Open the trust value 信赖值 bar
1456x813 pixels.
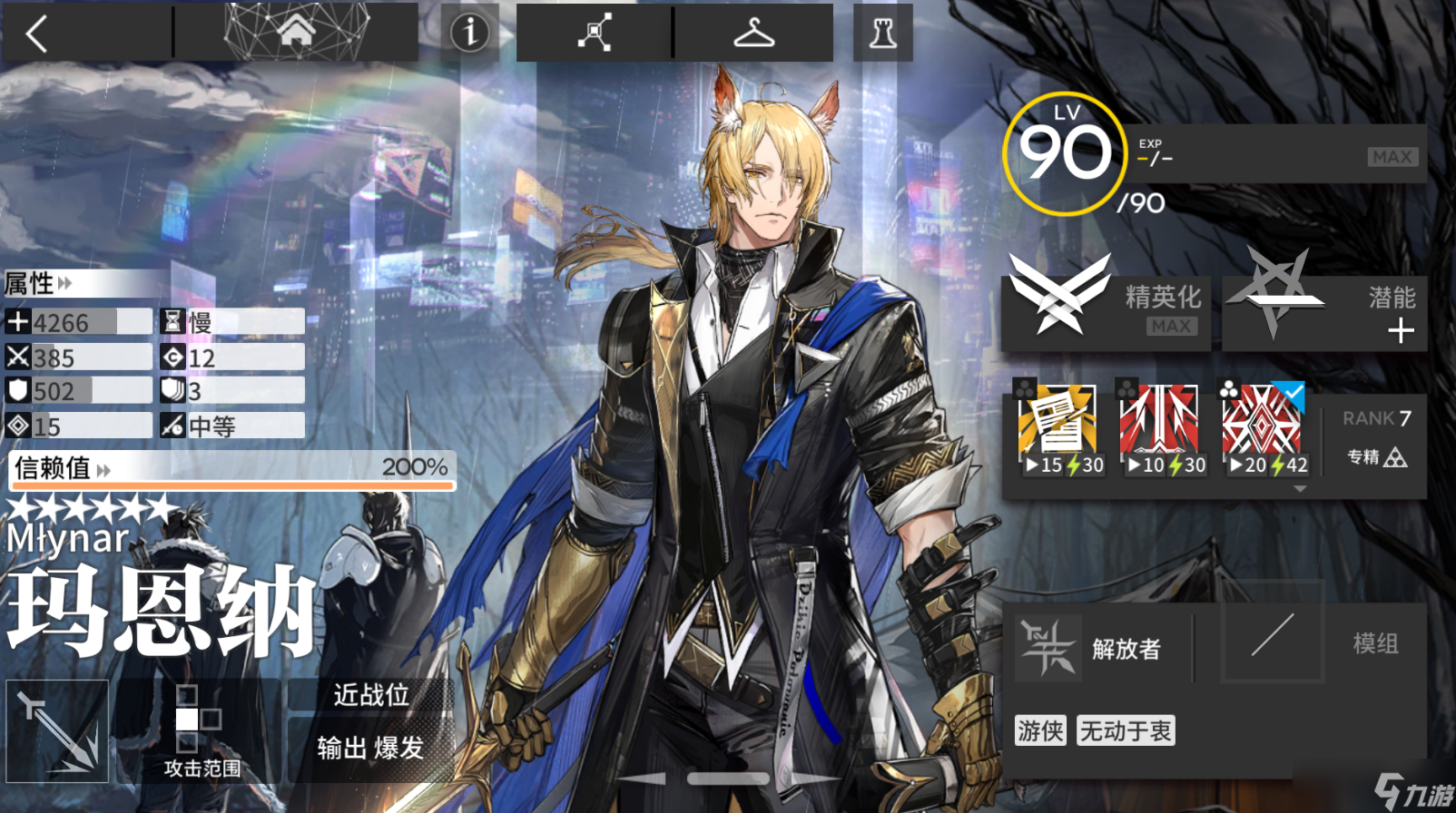231,469
